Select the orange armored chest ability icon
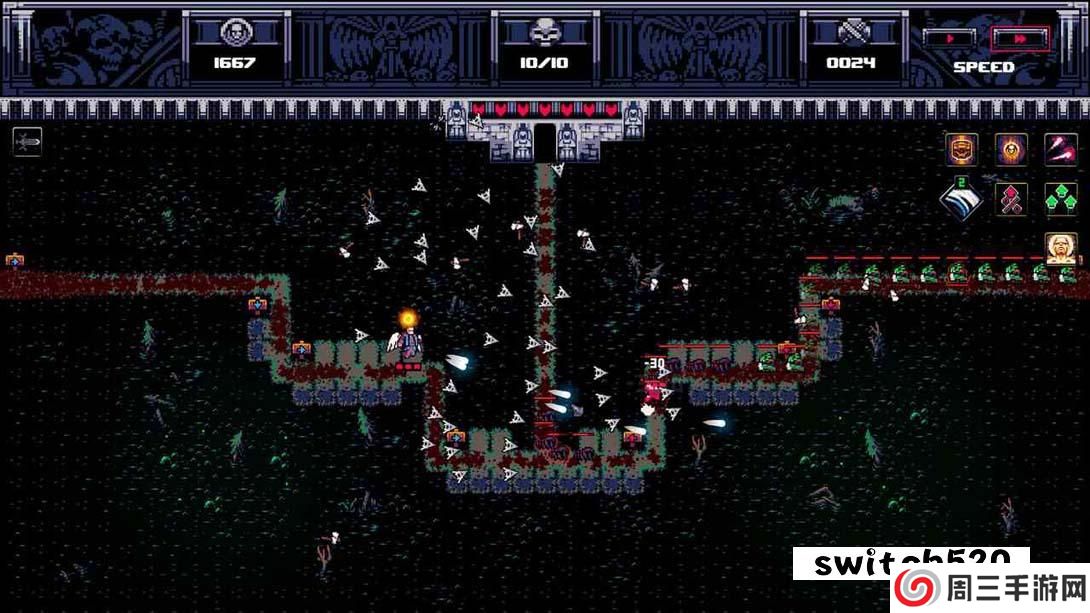The height and width of the screenshot is (613, 1090). coord(961,150)
